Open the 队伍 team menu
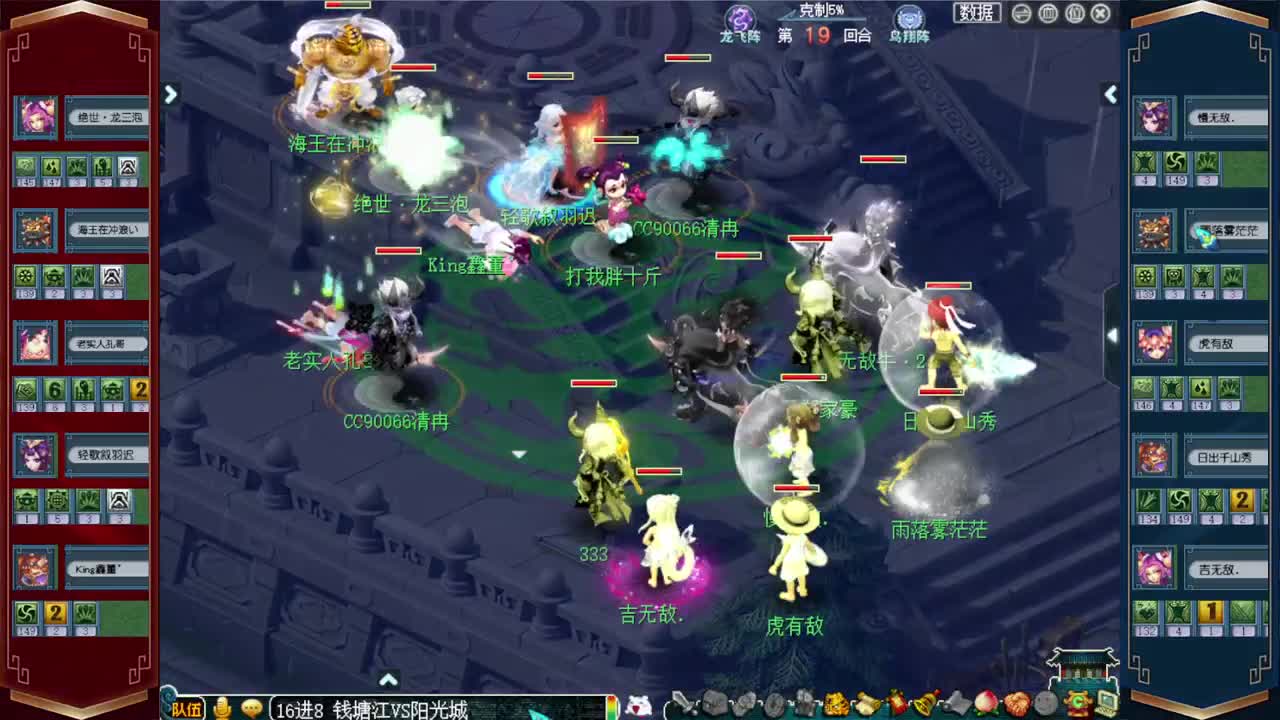Screen dimensions: 1280x720 (x=188, y=708)
